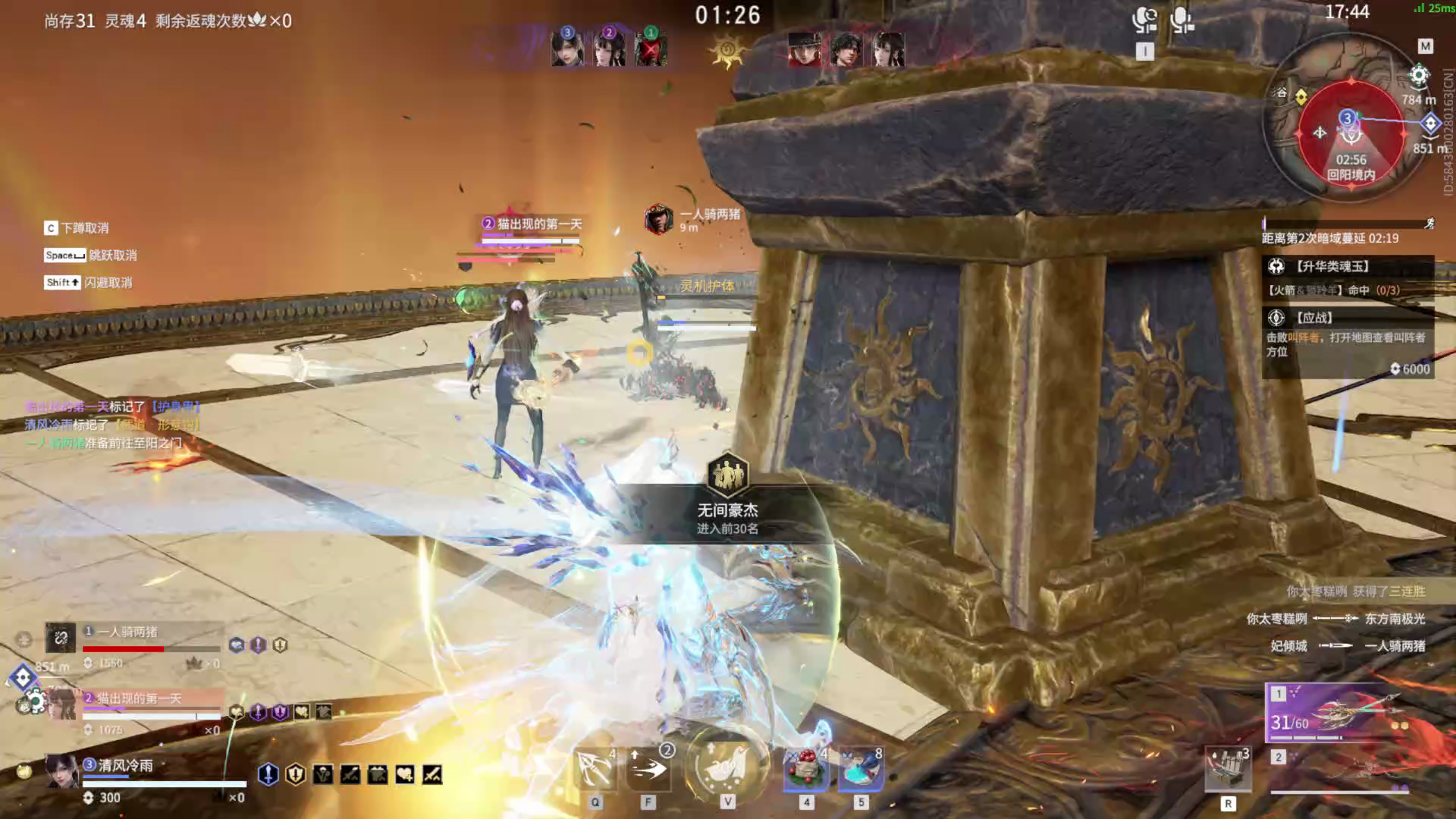
Task: Activate the dash arrow skill icon
Action: [650, 770]
